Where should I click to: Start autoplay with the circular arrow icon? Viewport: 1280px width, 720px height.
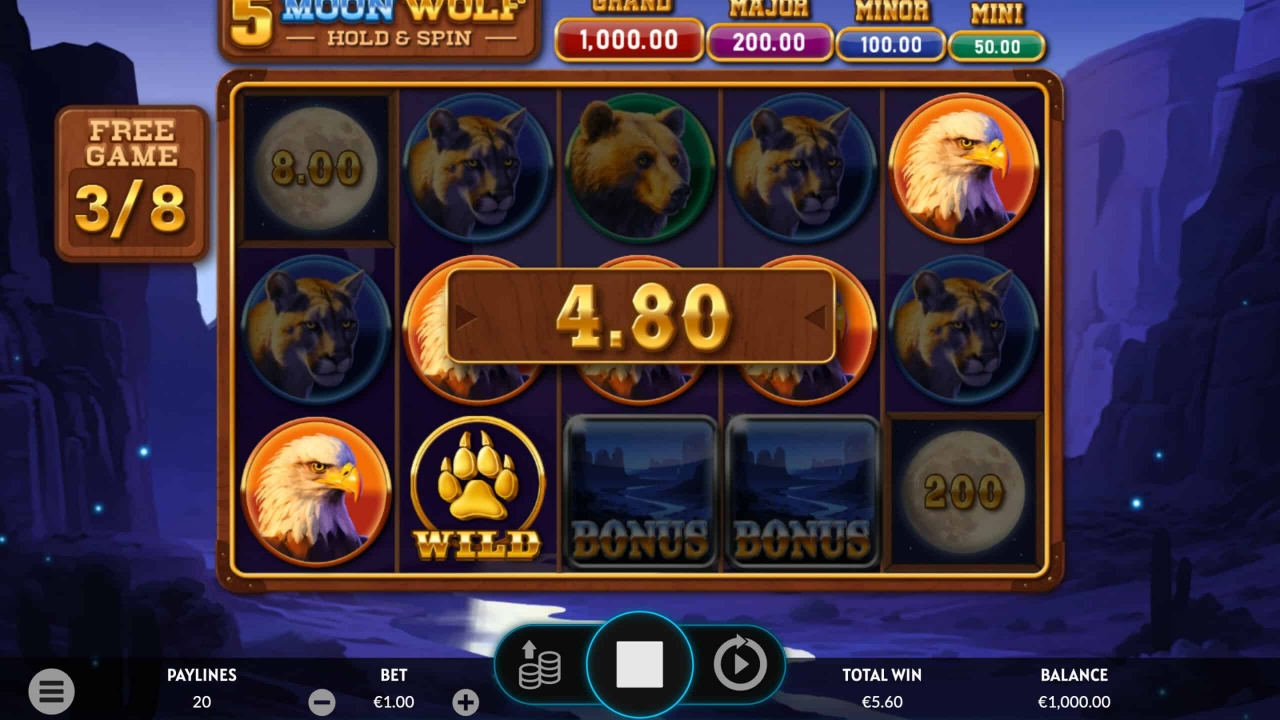[x=740, y=663]
